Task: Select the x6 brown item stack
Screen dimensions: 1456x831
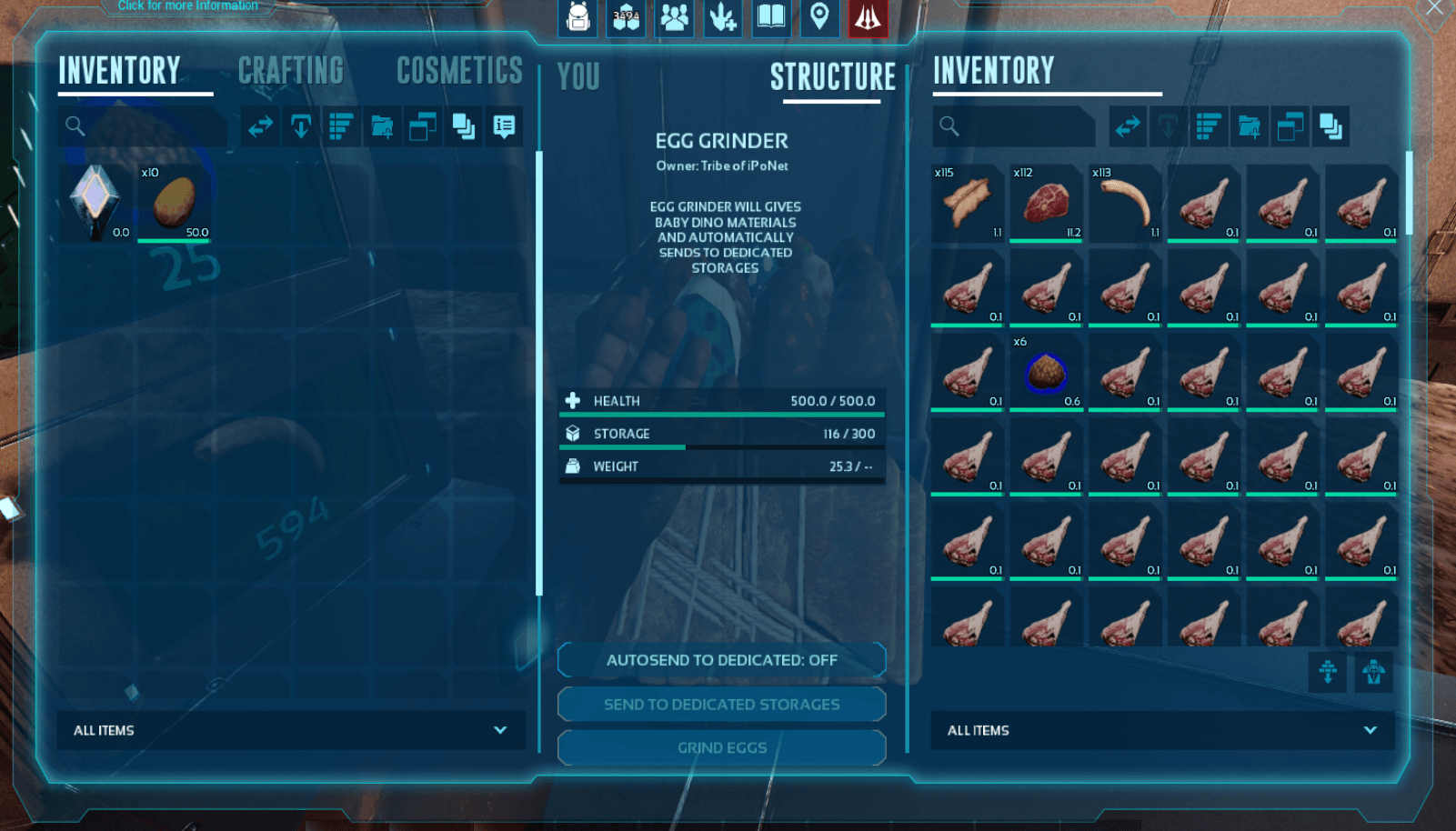Action: 1046,373
